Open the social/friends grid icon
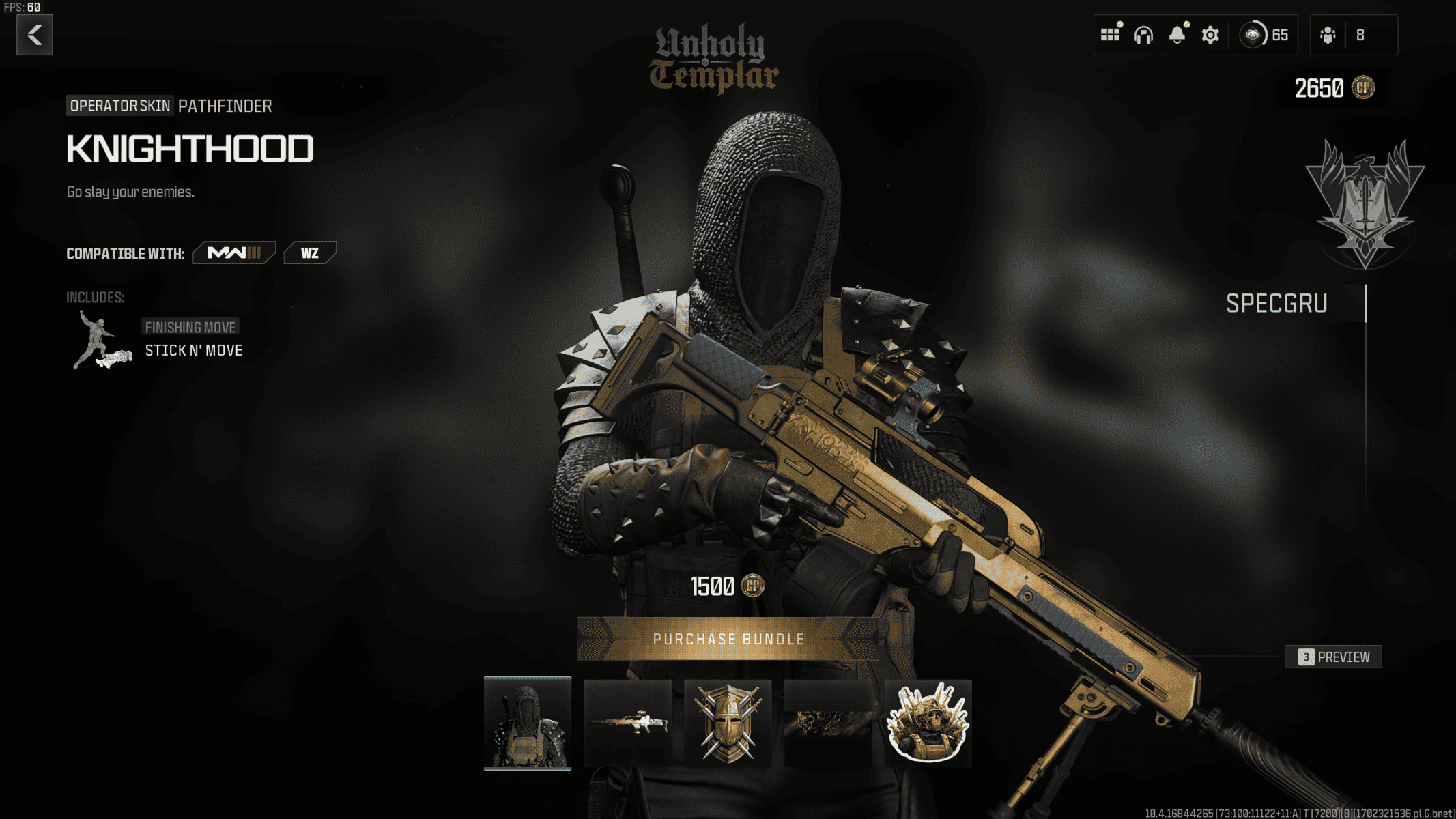This screenshot has height=819, width=1456. 1111,35
